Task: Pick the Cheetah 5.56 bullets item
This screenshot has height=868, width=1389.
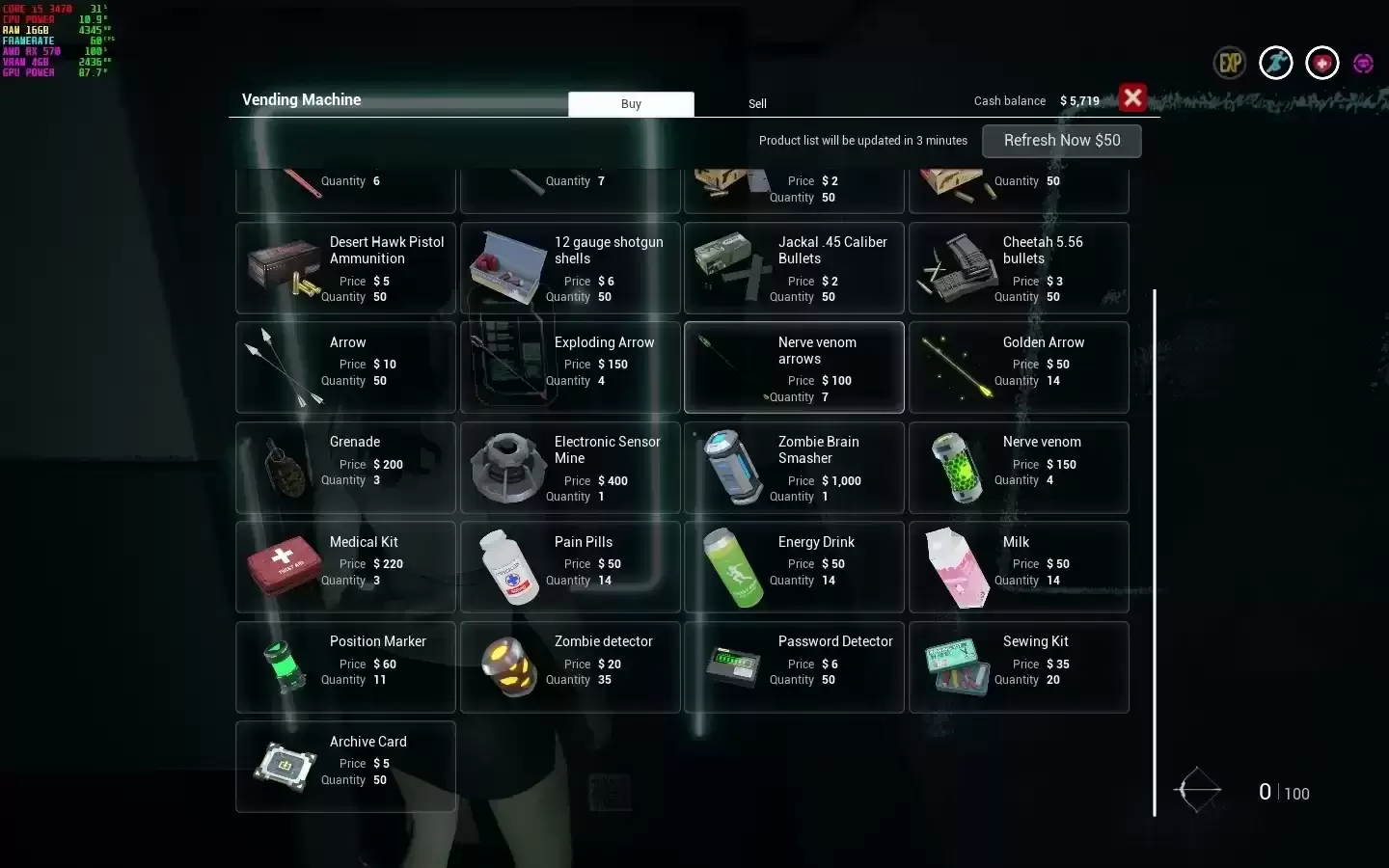Action: coord(1019,268)
